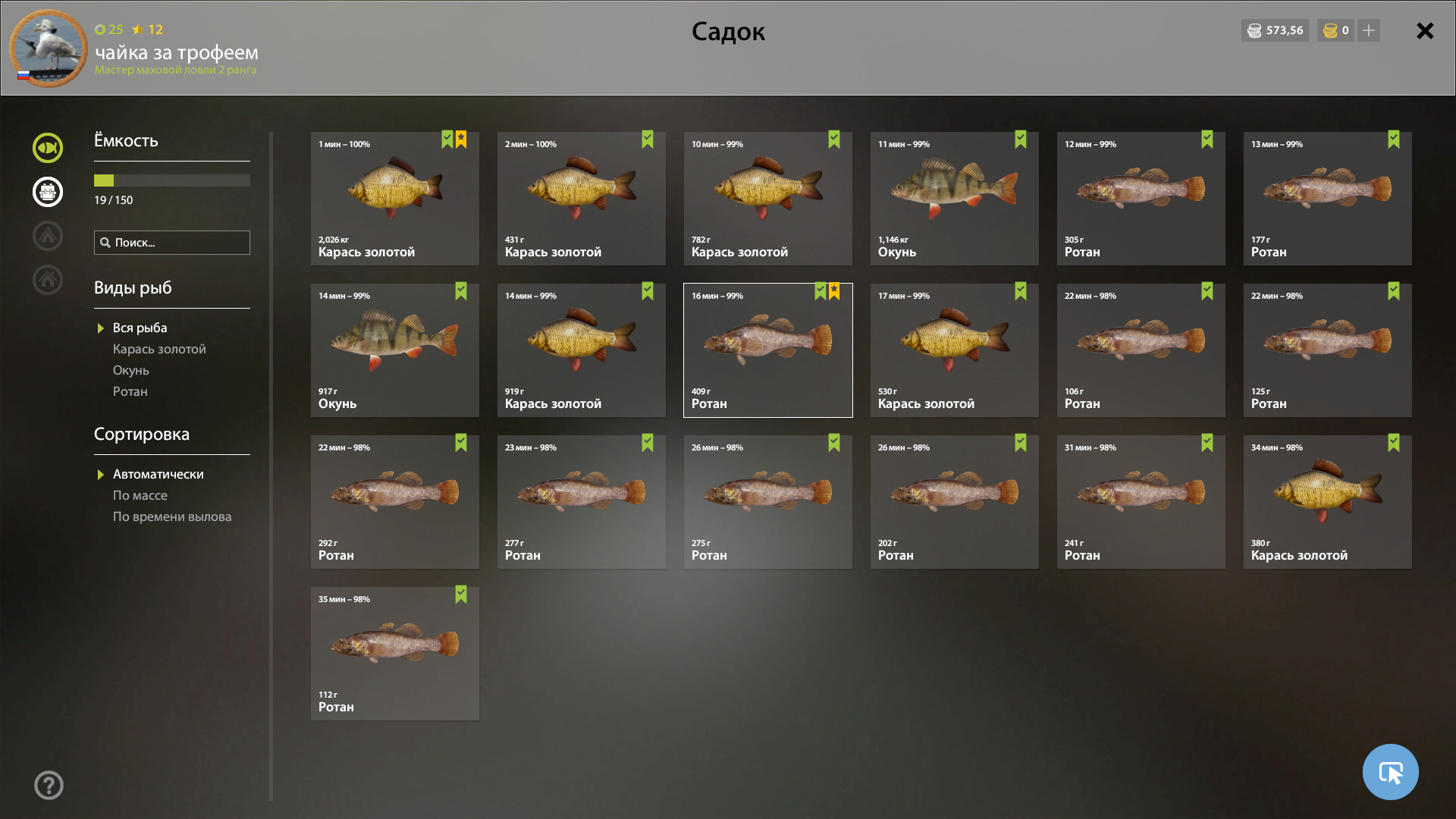The height and width of the screenshot is (819, 1456).
Task: Select Вся рыба filter
Action: (140, 328)
